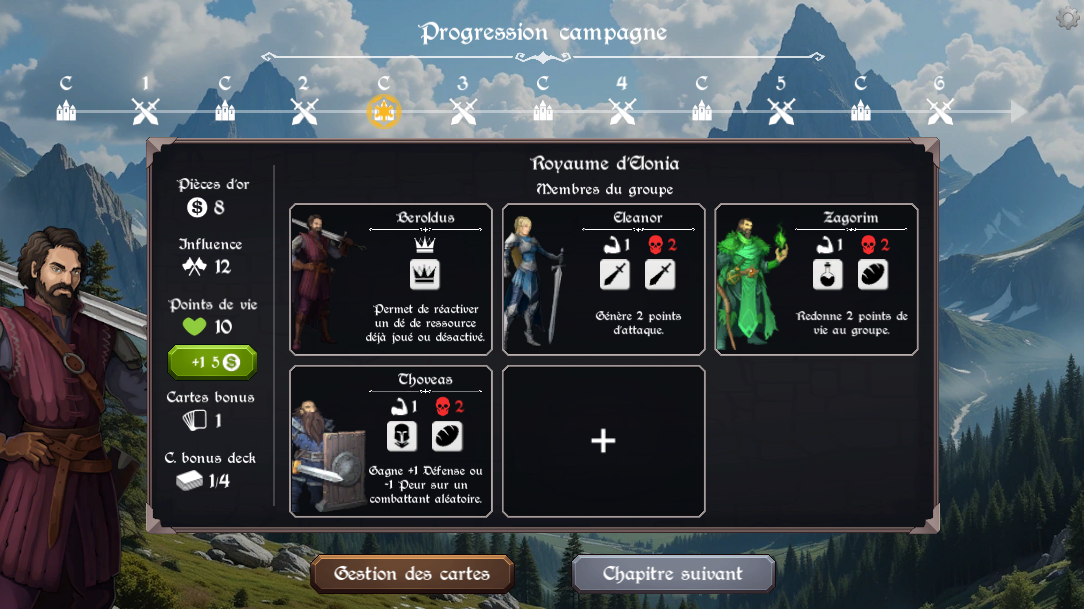
Task: Add a member in the empty plus slot
Action: pyautogui.click(x=603, y=441)
